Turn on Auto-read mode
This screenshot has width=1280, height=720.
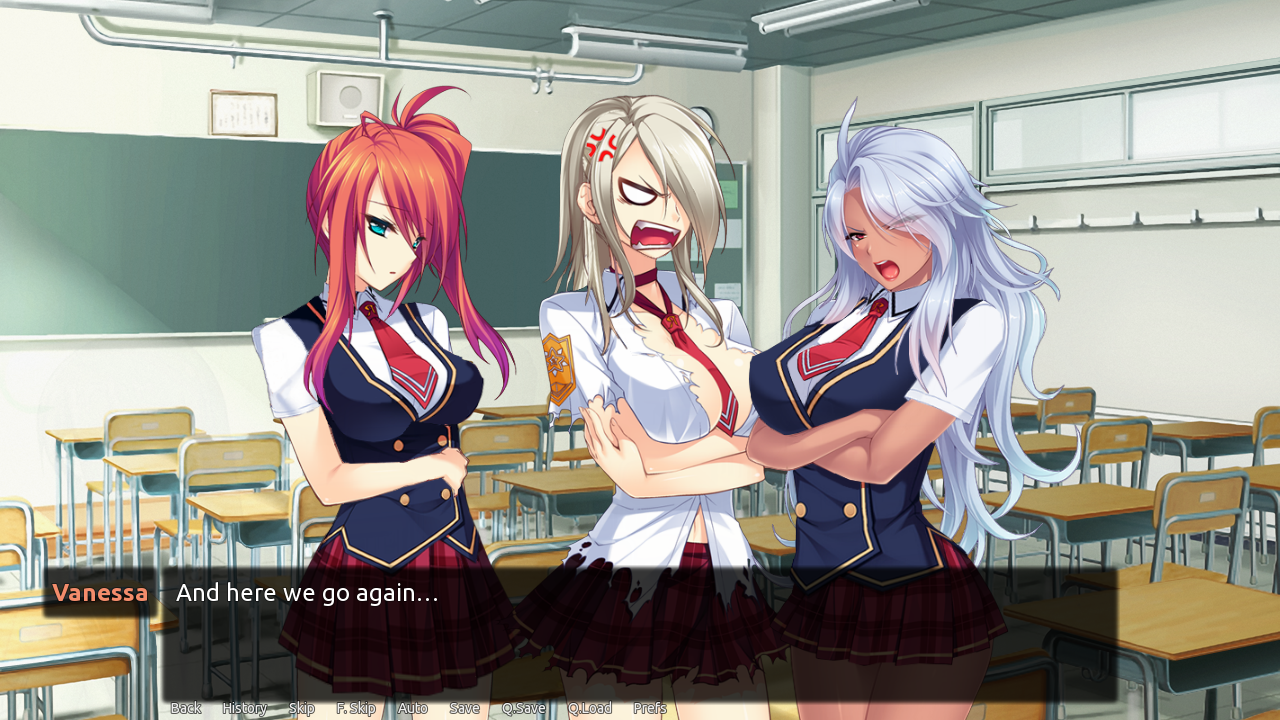(412, 707)
